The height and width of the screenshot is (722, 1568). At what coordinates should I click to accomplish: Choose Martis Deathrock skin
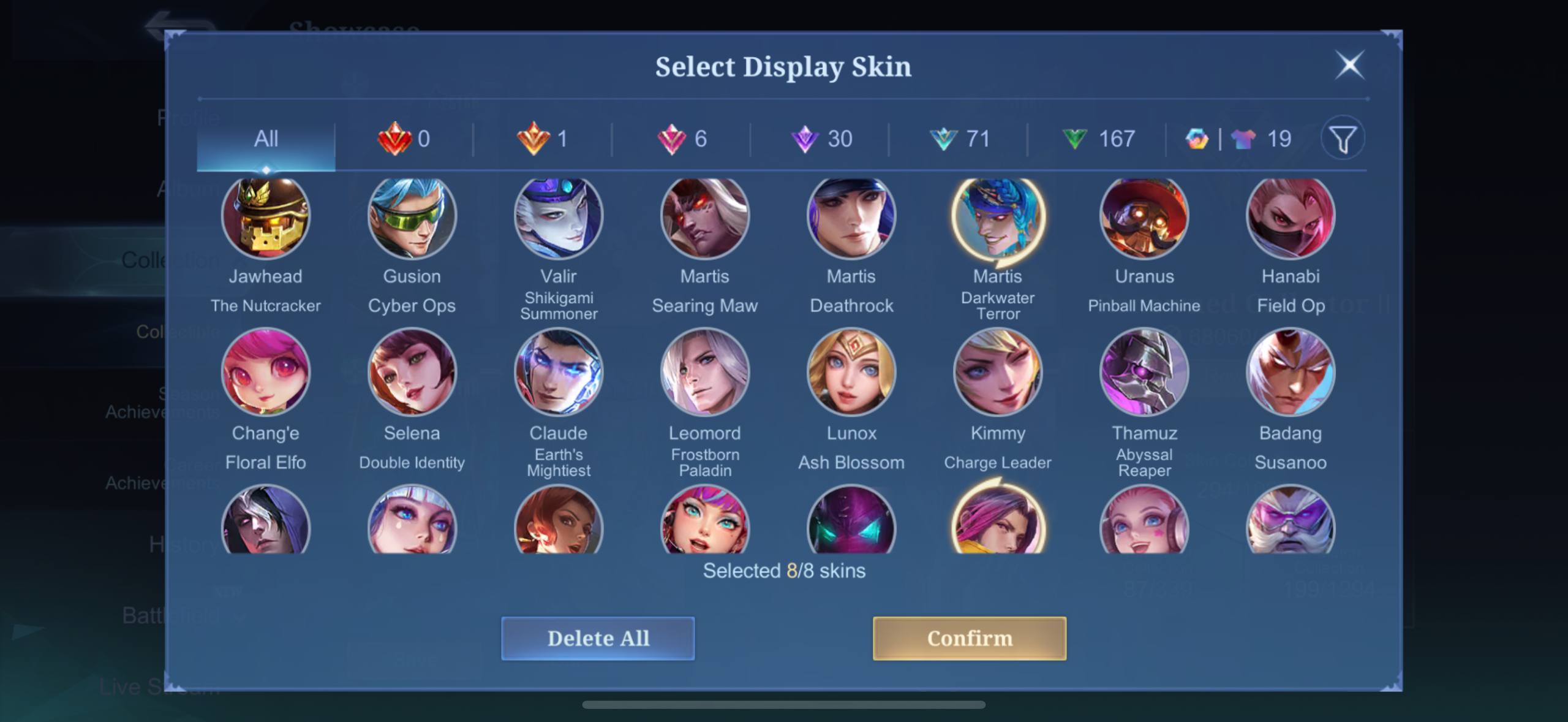851,218
